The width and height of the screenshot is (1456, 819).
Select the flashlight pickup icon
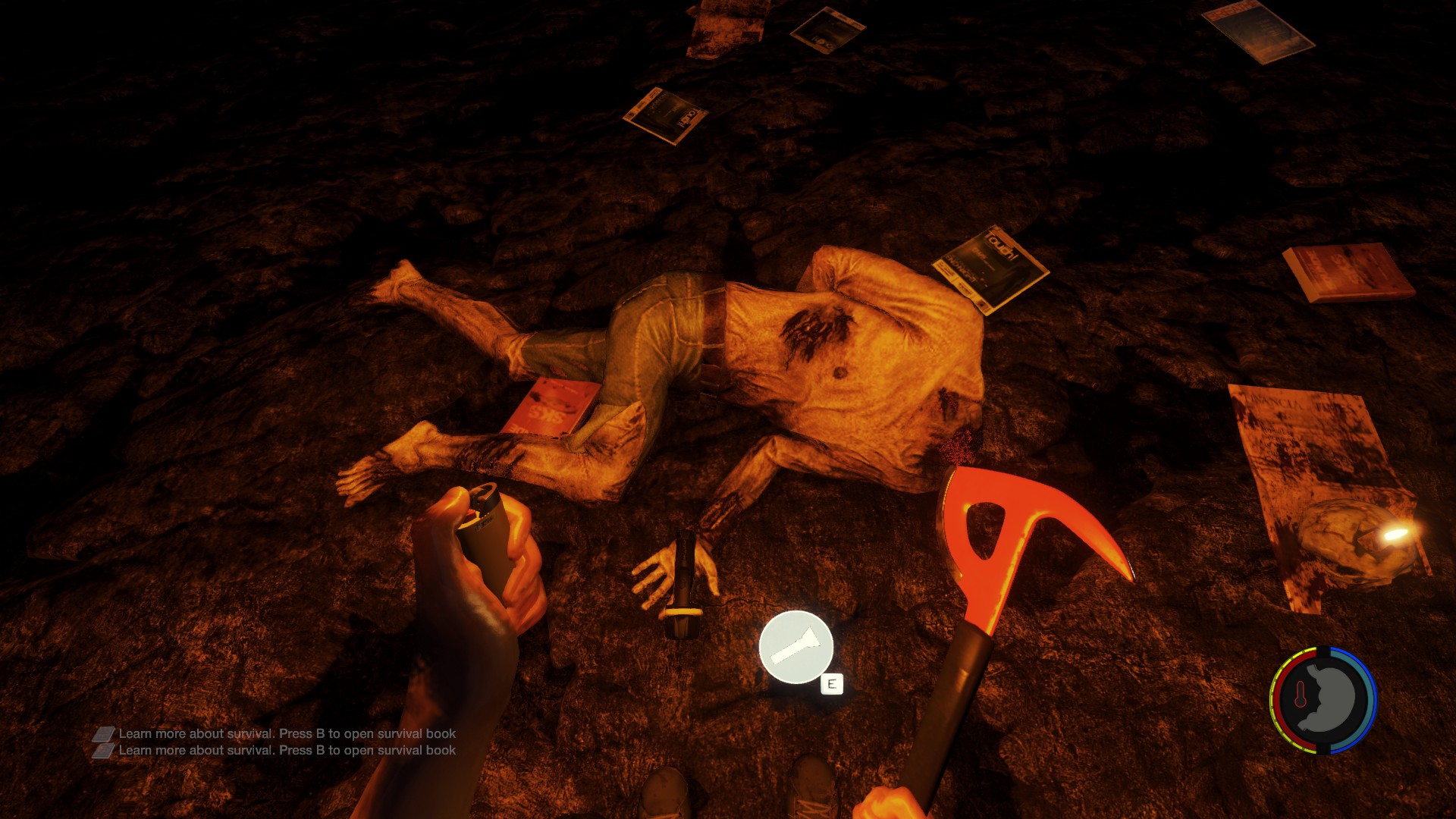pyautogui.click(x=795, y=647)
